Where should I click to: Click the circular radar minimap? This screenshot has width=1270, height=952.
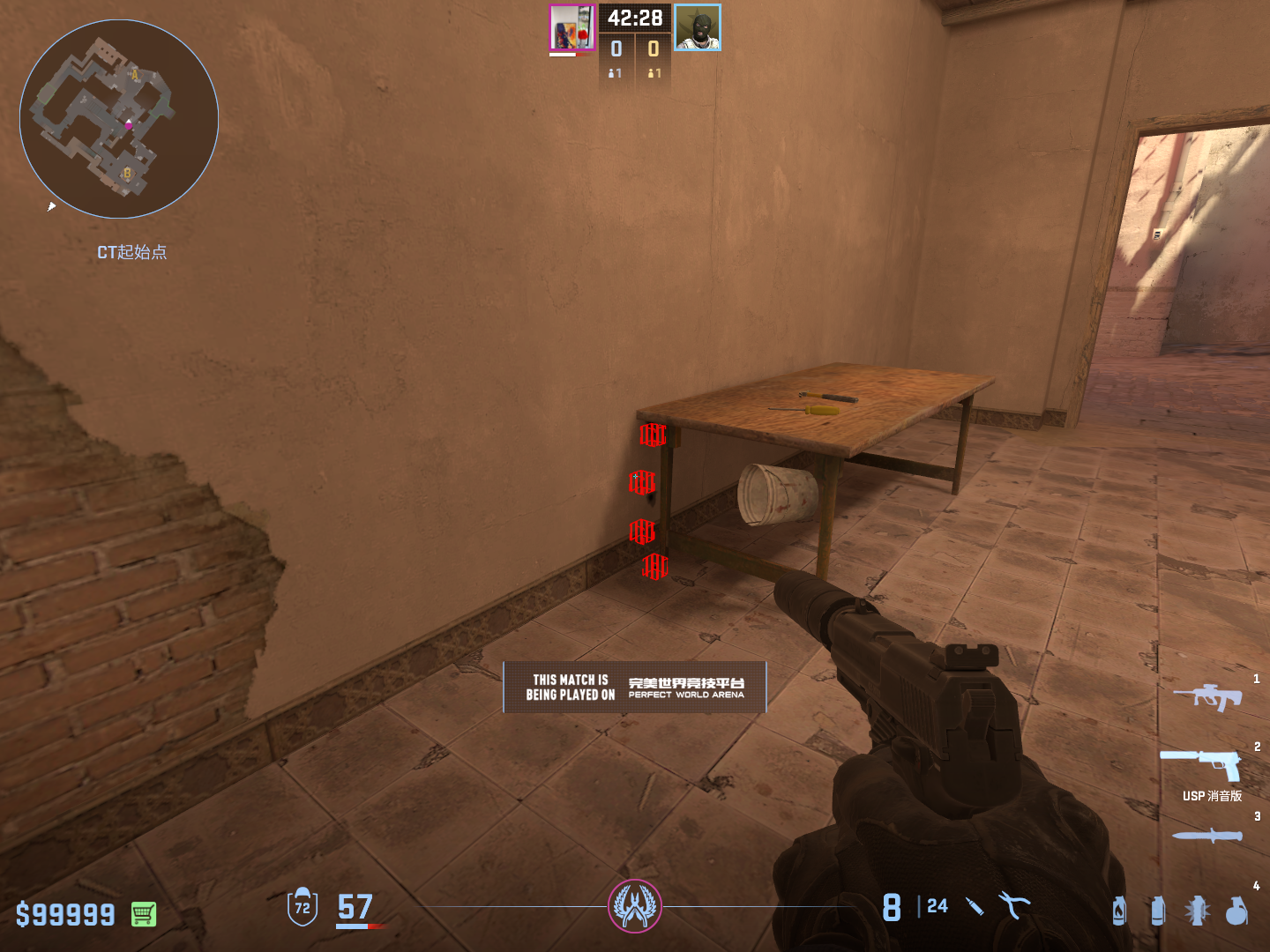click(119, 119)
